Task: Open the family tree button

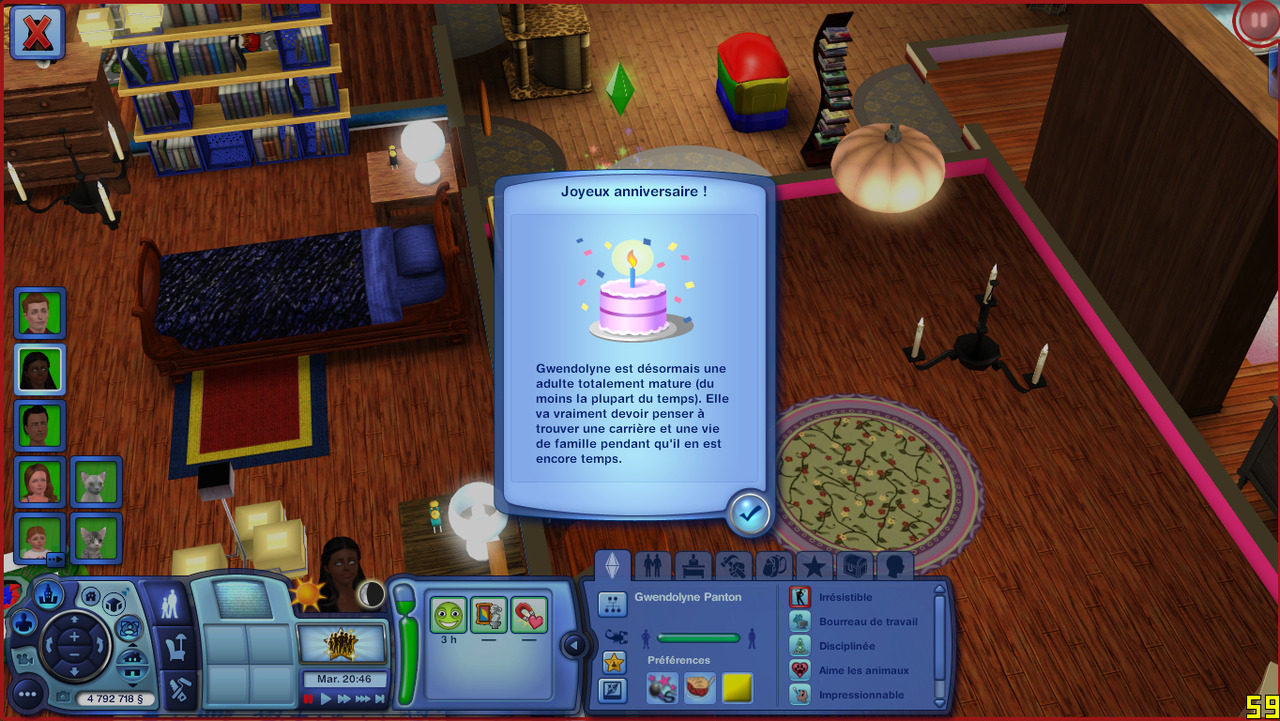Action: (612, 603)
